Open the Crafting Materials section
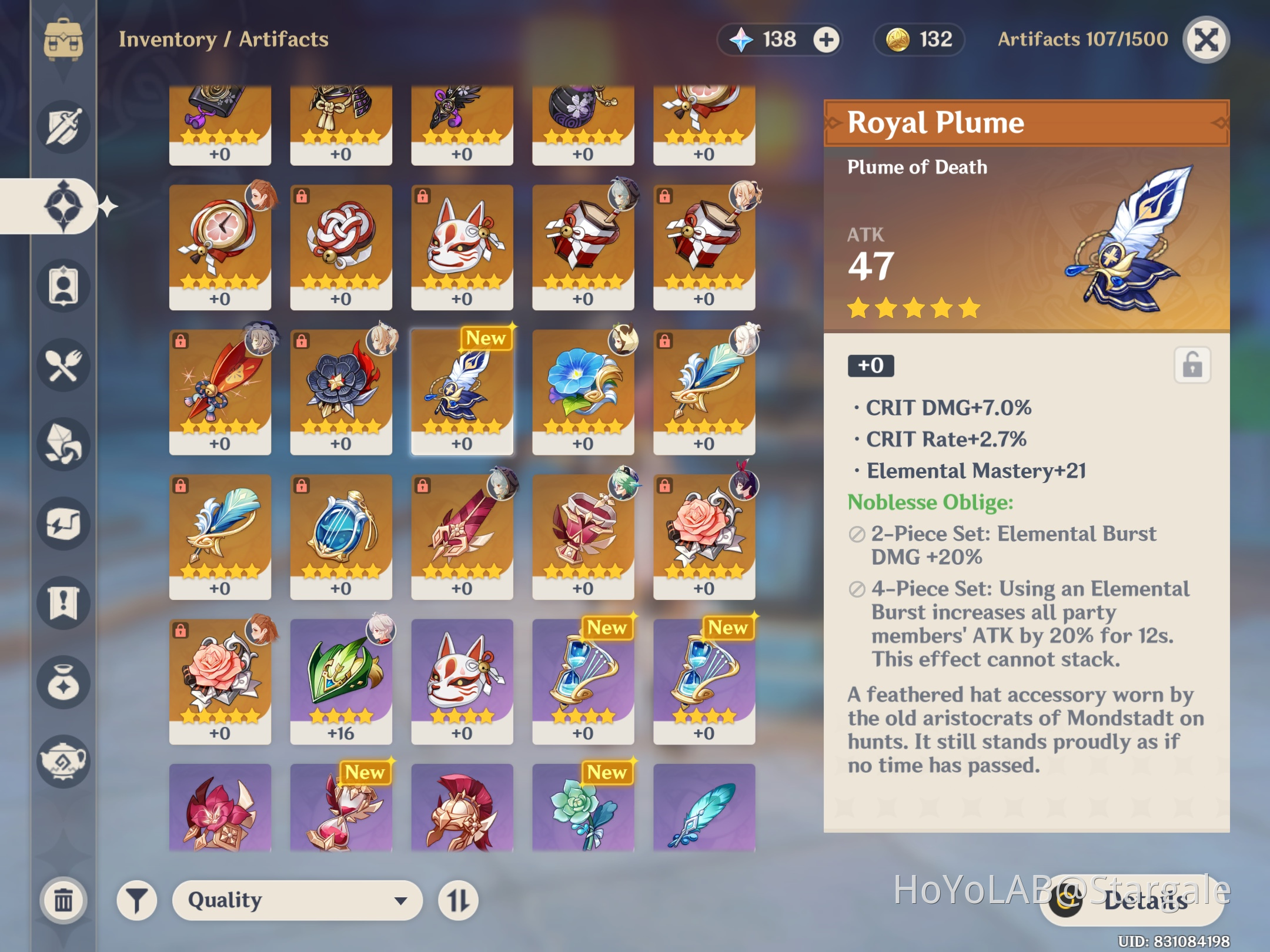This screenshot has height=952, width=1270. 63,445
